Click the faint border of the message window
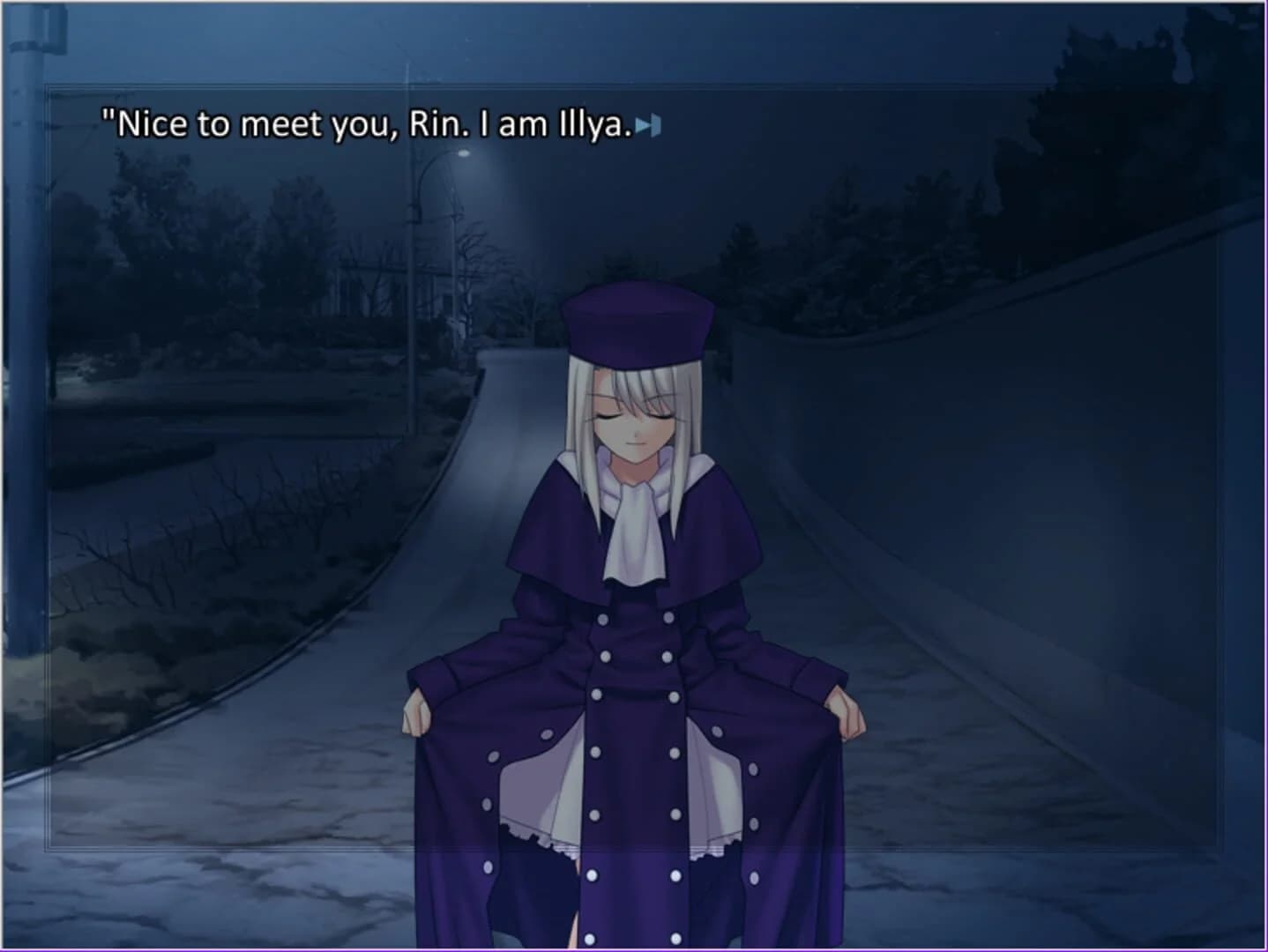Image resolution: width=1268 pixels, height=952 pixels. click(x=46, y=441)
